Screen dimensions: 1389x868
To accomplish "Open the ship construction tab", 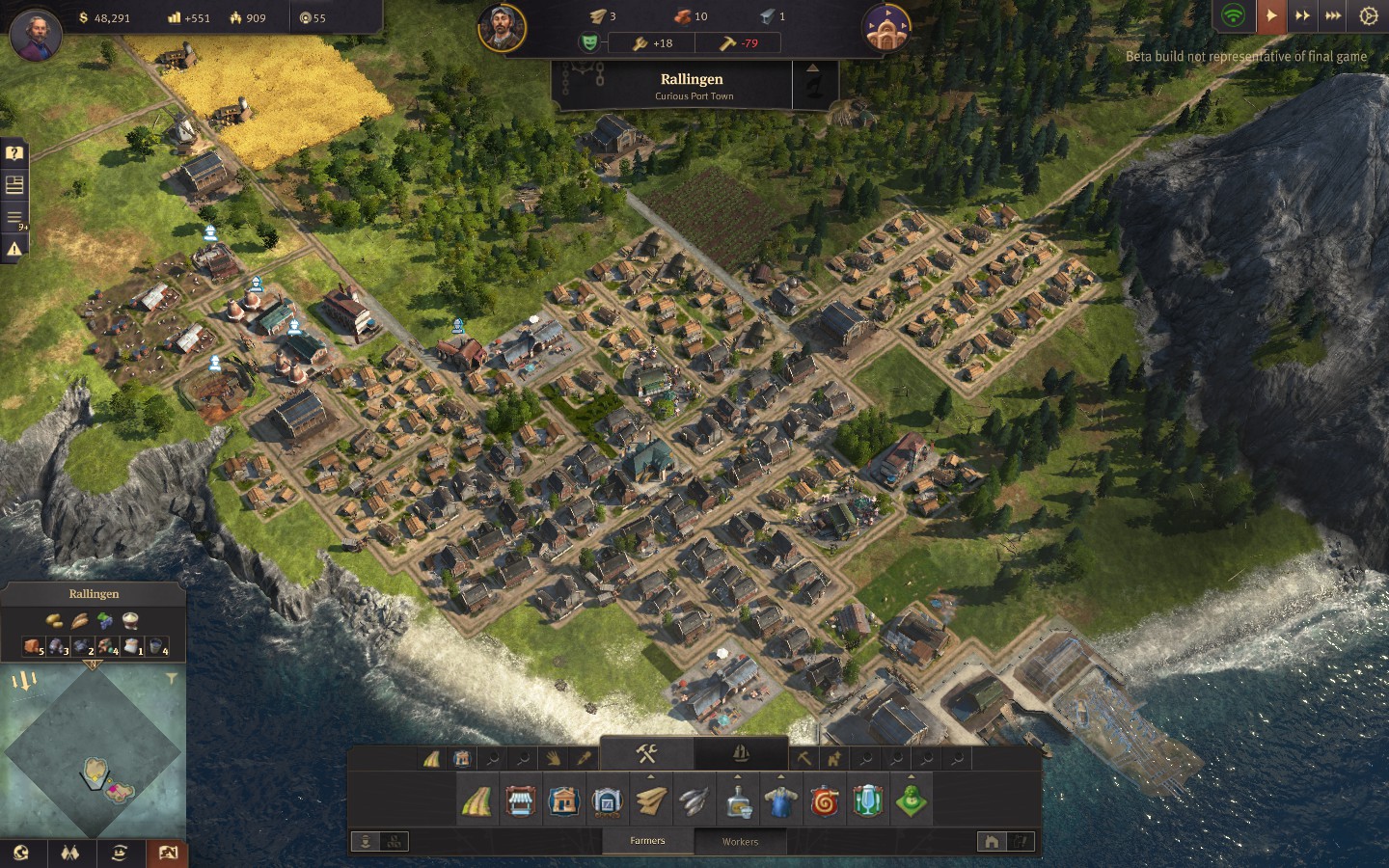I will [x=741, y=754].
